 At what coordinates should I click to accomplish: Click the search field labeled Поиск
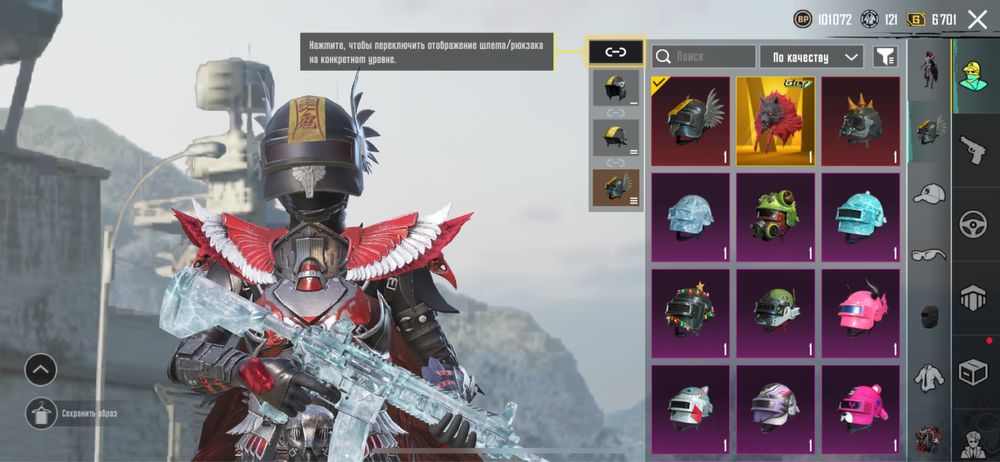click(x=703, y=57)
